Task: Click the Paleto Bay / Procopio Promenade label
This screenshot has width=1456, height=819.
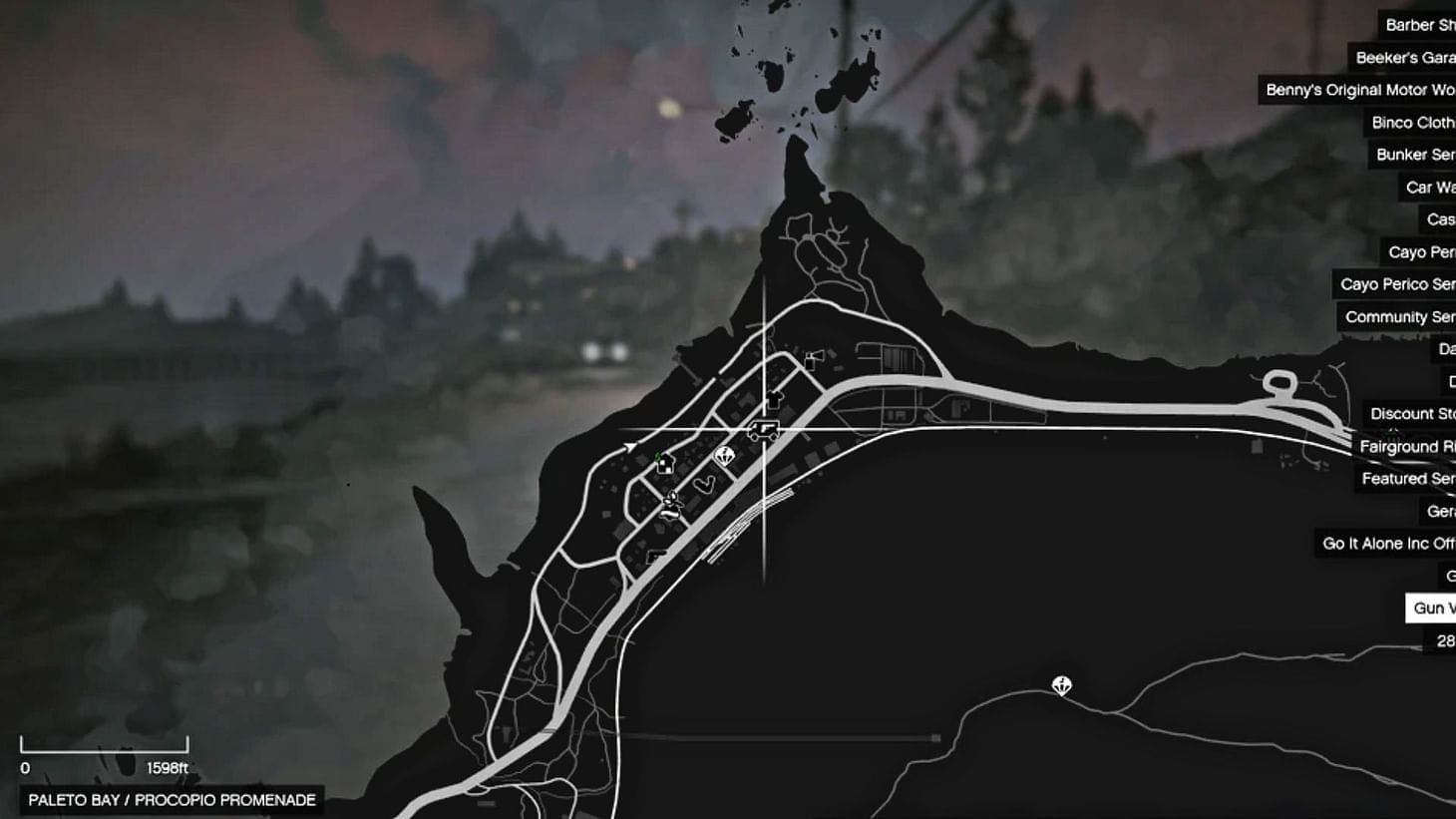Action: pyautogui.click(x=170, y=798)
